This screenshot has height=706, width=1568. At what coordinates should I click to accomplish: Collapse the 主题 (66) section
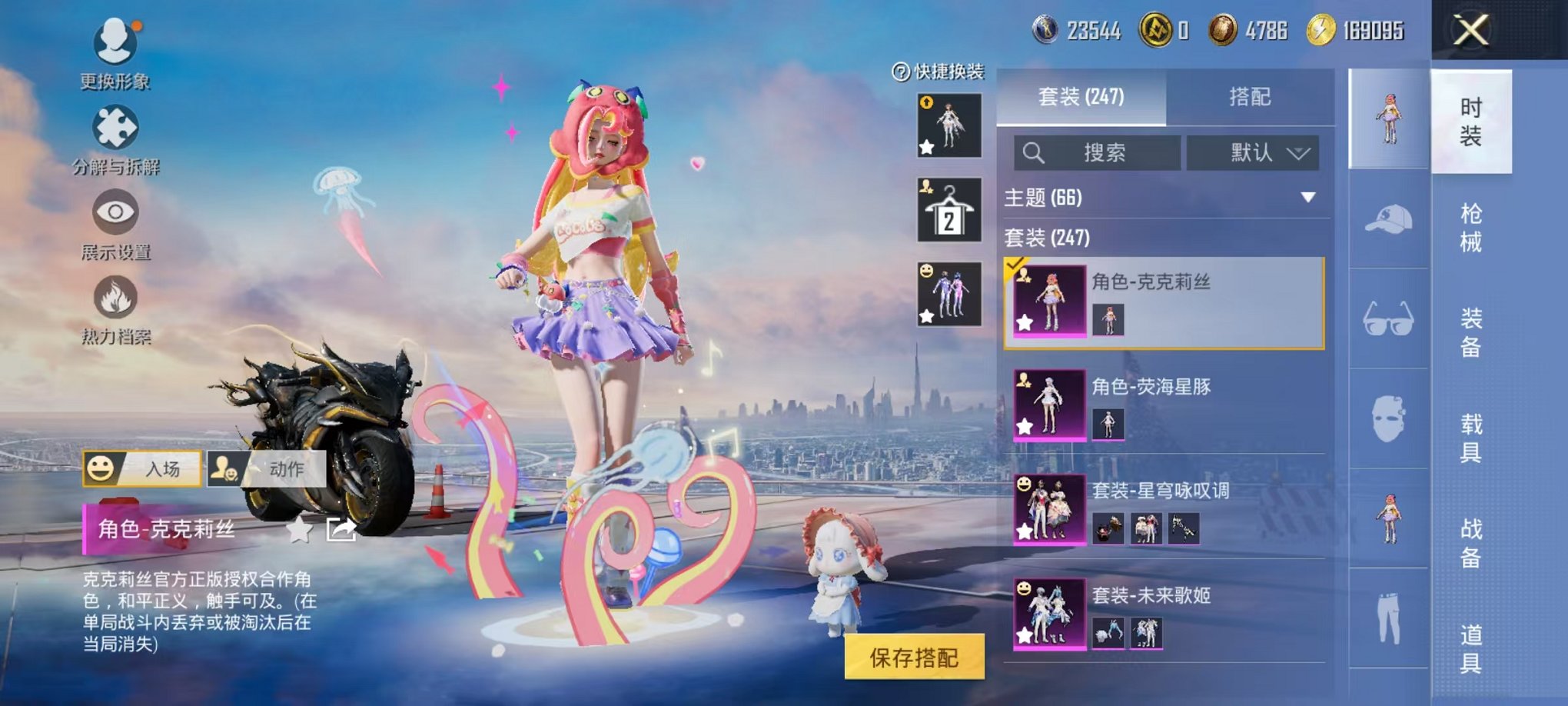coord(1307,197)
